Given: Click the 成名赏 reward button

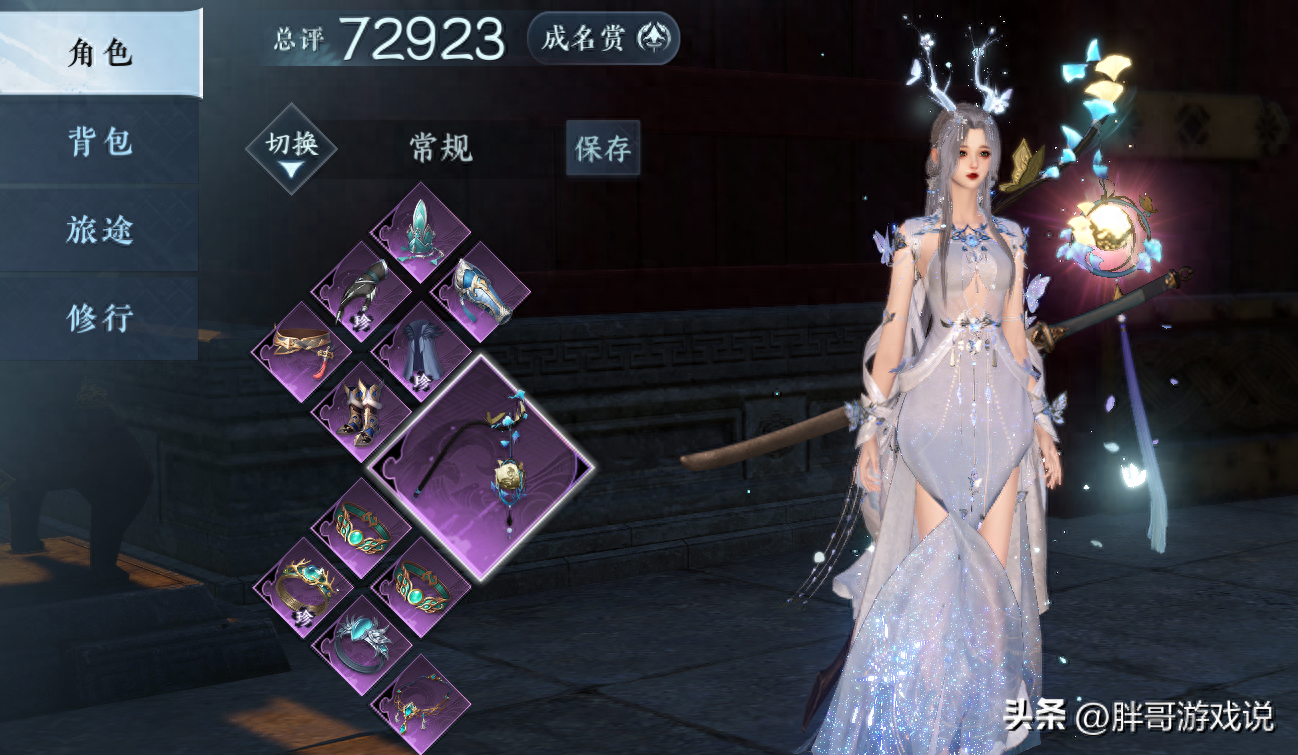Looking at the screenshot, I should coord(603,39).
